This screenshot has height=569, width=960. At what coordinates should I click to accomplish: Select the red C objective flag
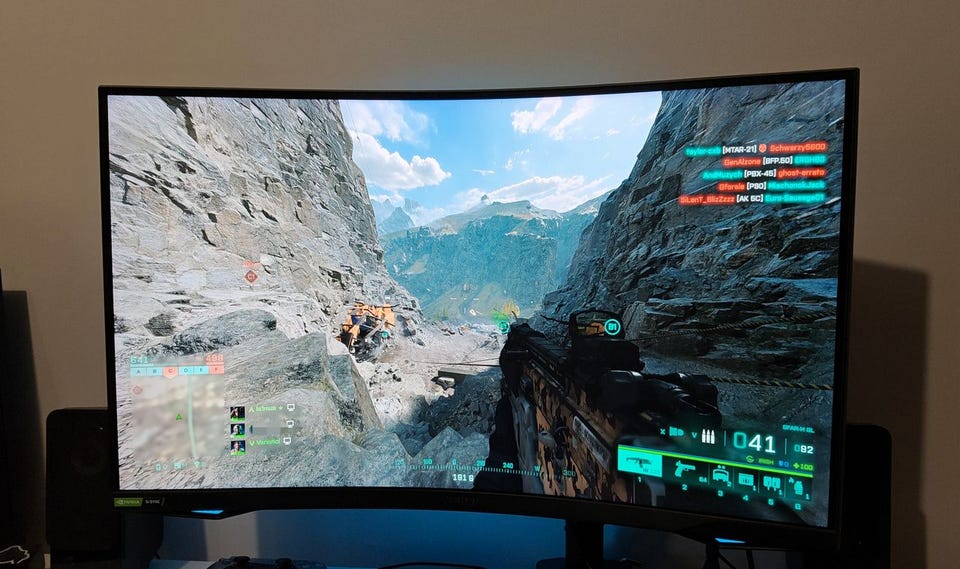point(170,371)
